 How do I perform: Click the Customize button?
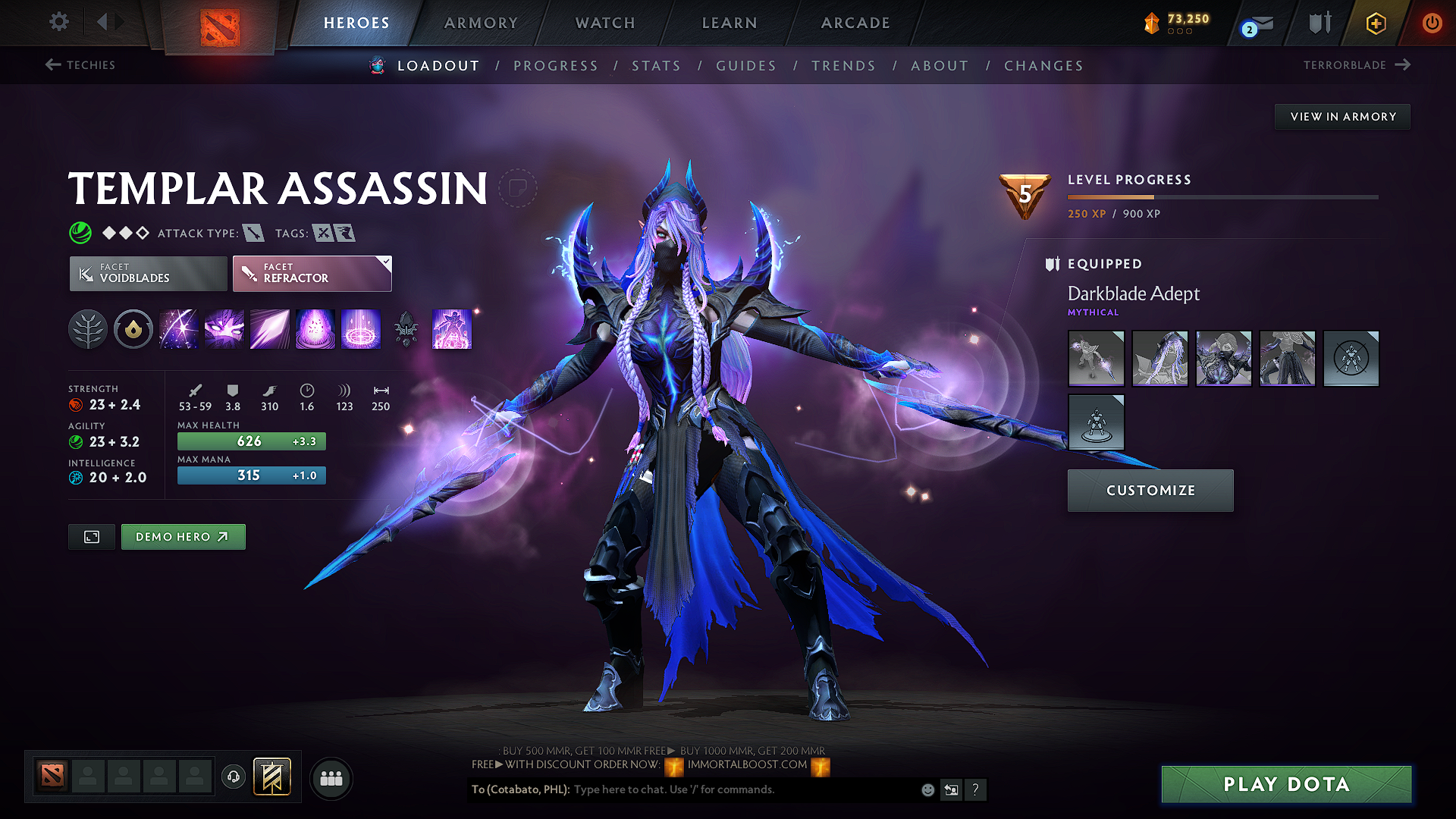point(1150,490)
